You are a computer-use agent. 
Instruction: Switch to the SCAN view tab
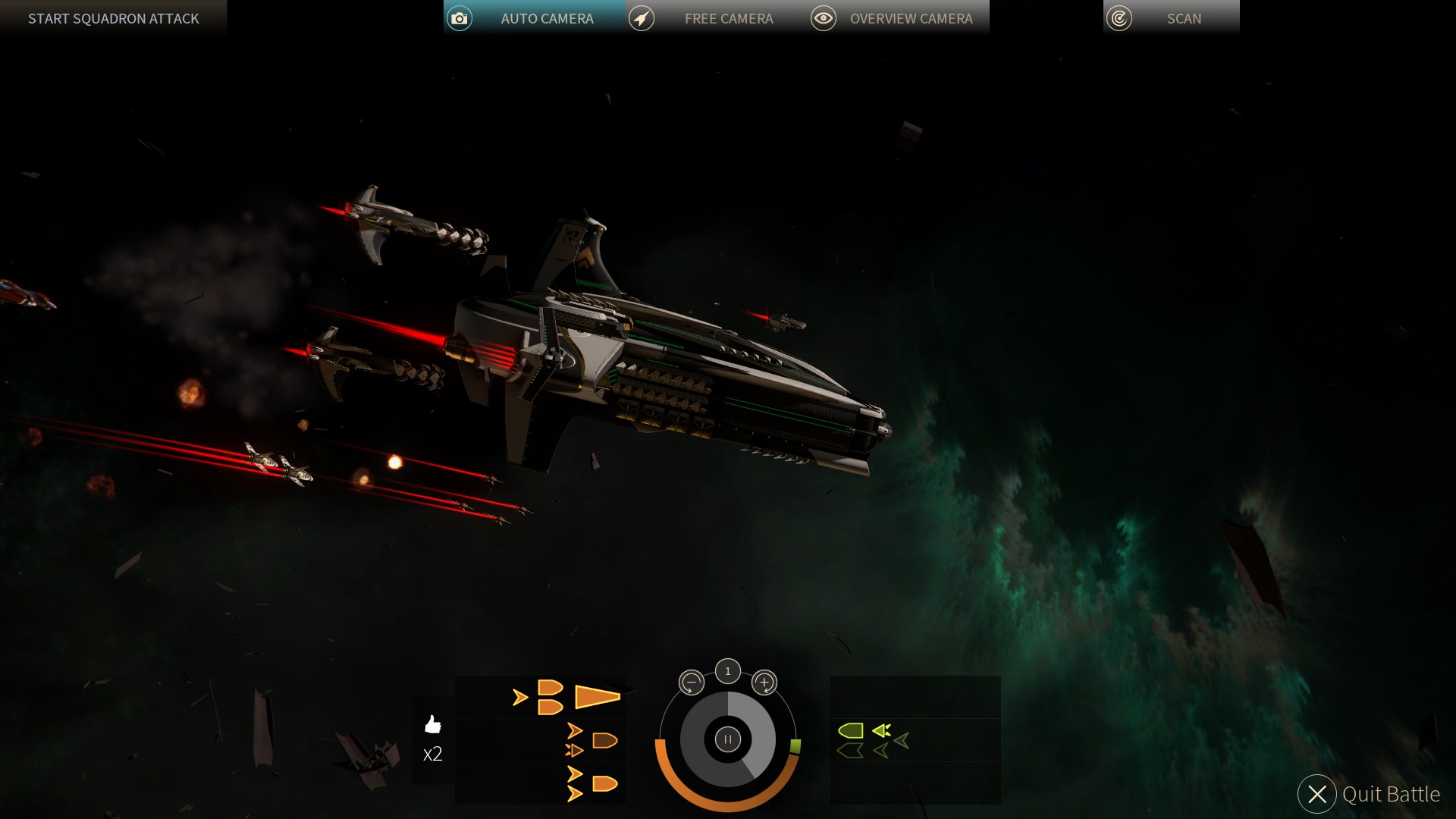coord(1184,17)
